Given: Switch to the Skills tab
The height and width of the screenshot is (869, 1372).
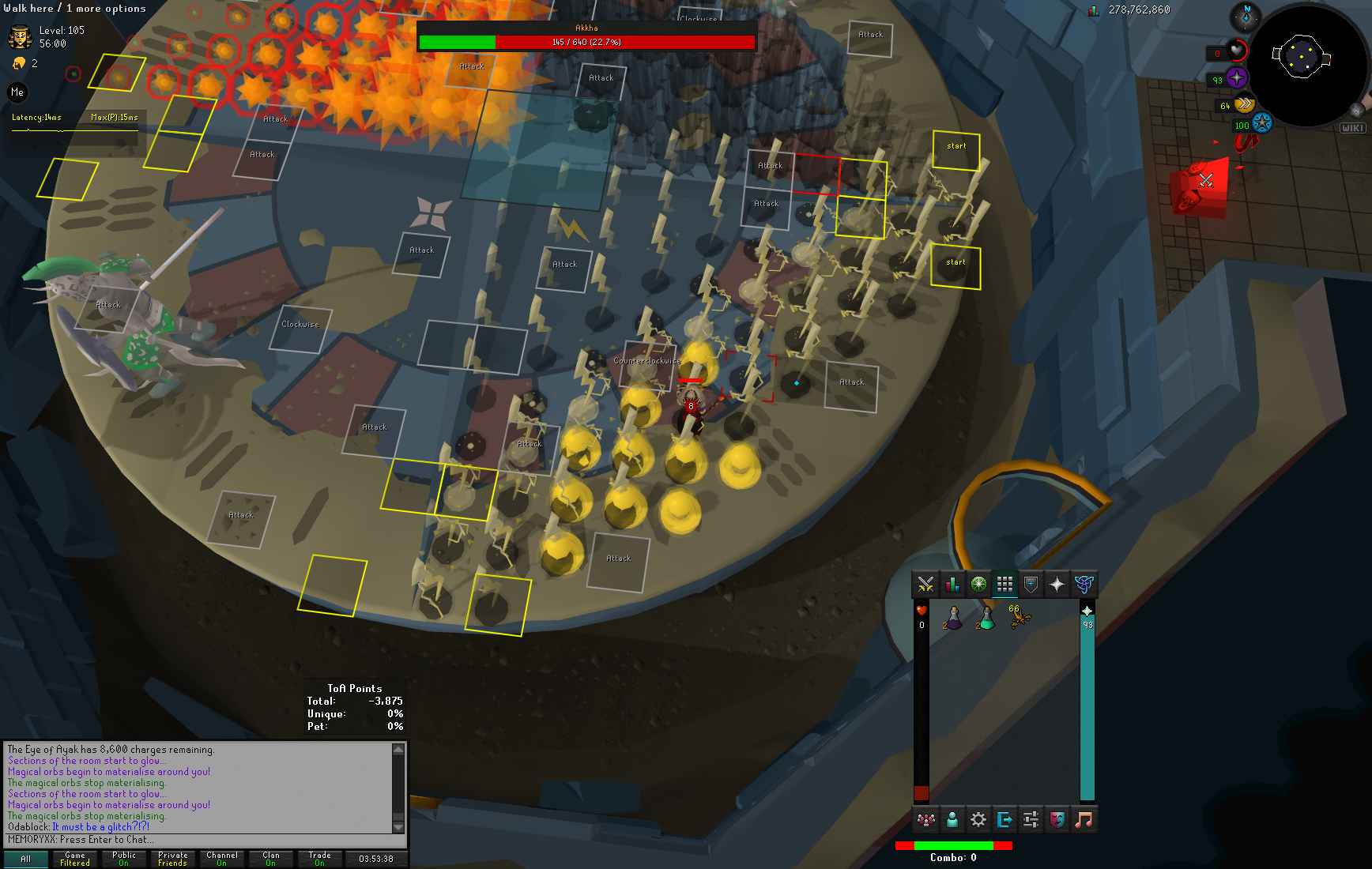Looking at the screenshot, I should 952,585.
